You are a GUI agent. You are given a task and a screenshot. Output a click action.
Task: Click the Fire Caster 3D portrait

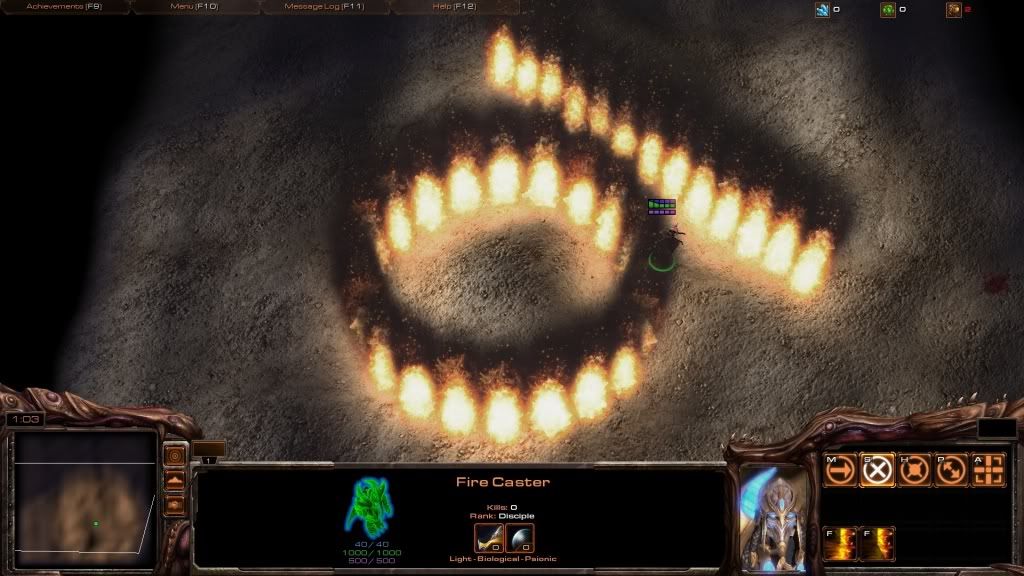click(x=773, y=514)
